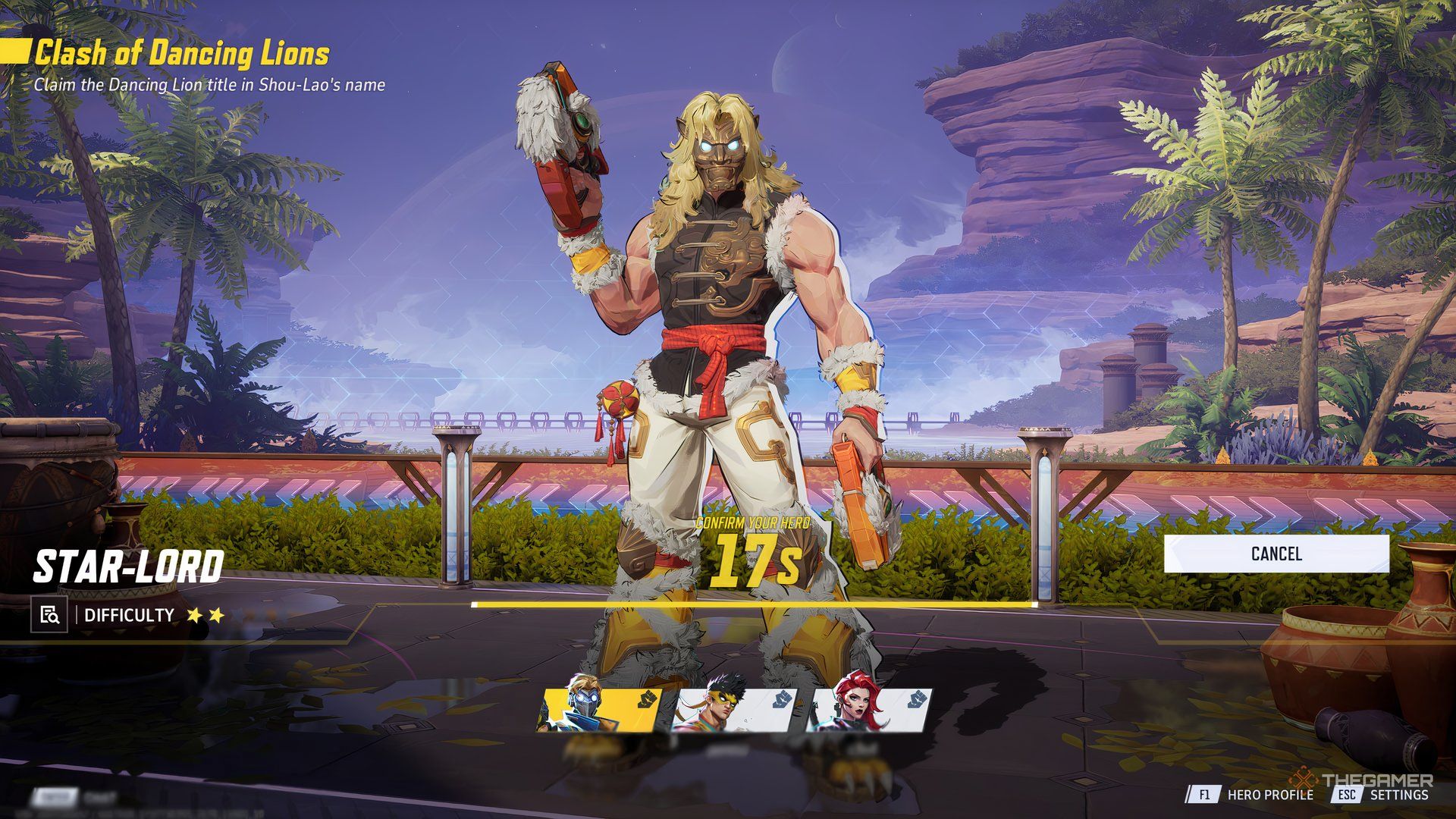Pick the red-haired hero portrait
This screenshot has height=819, width=1456.
pyautogui.click(x=869, y=711)
